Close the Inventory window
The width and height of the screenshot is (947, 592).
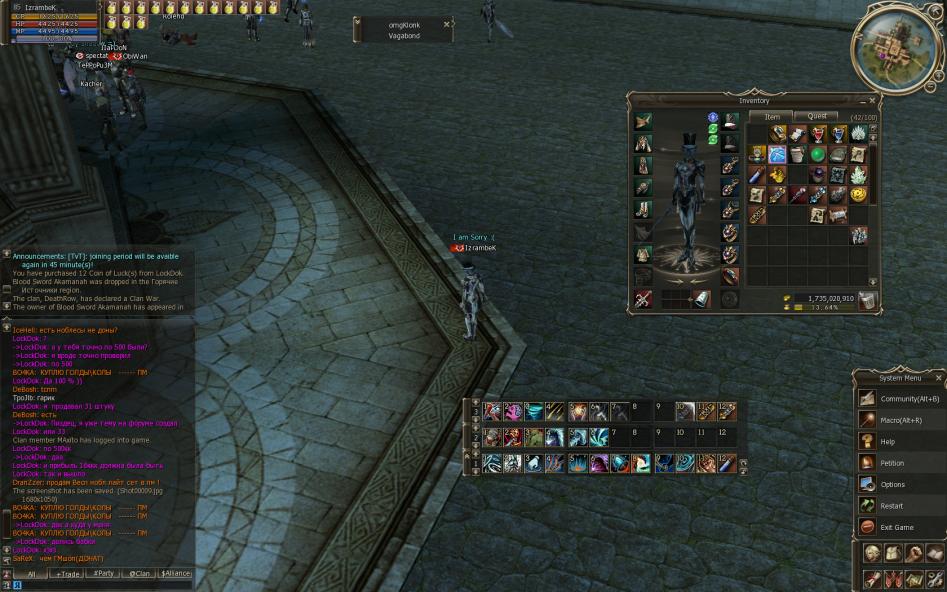coord(872,100)
